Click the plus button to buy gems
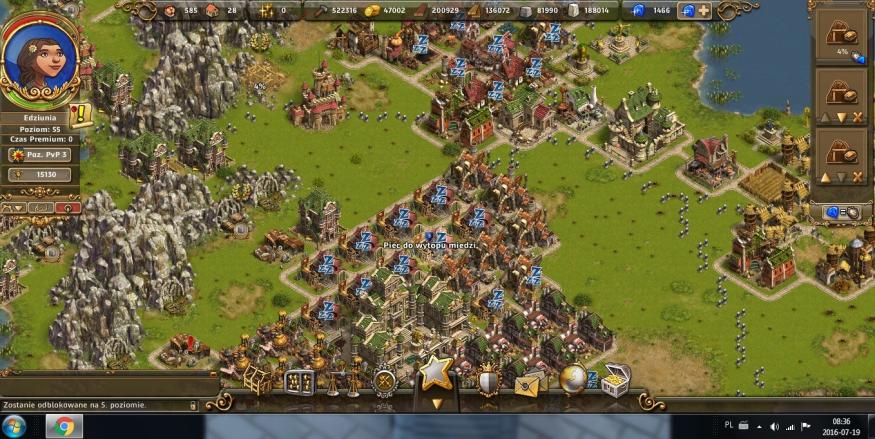This screenshot has width=875, height=439. pyautogui.click(x=704, y=11)
